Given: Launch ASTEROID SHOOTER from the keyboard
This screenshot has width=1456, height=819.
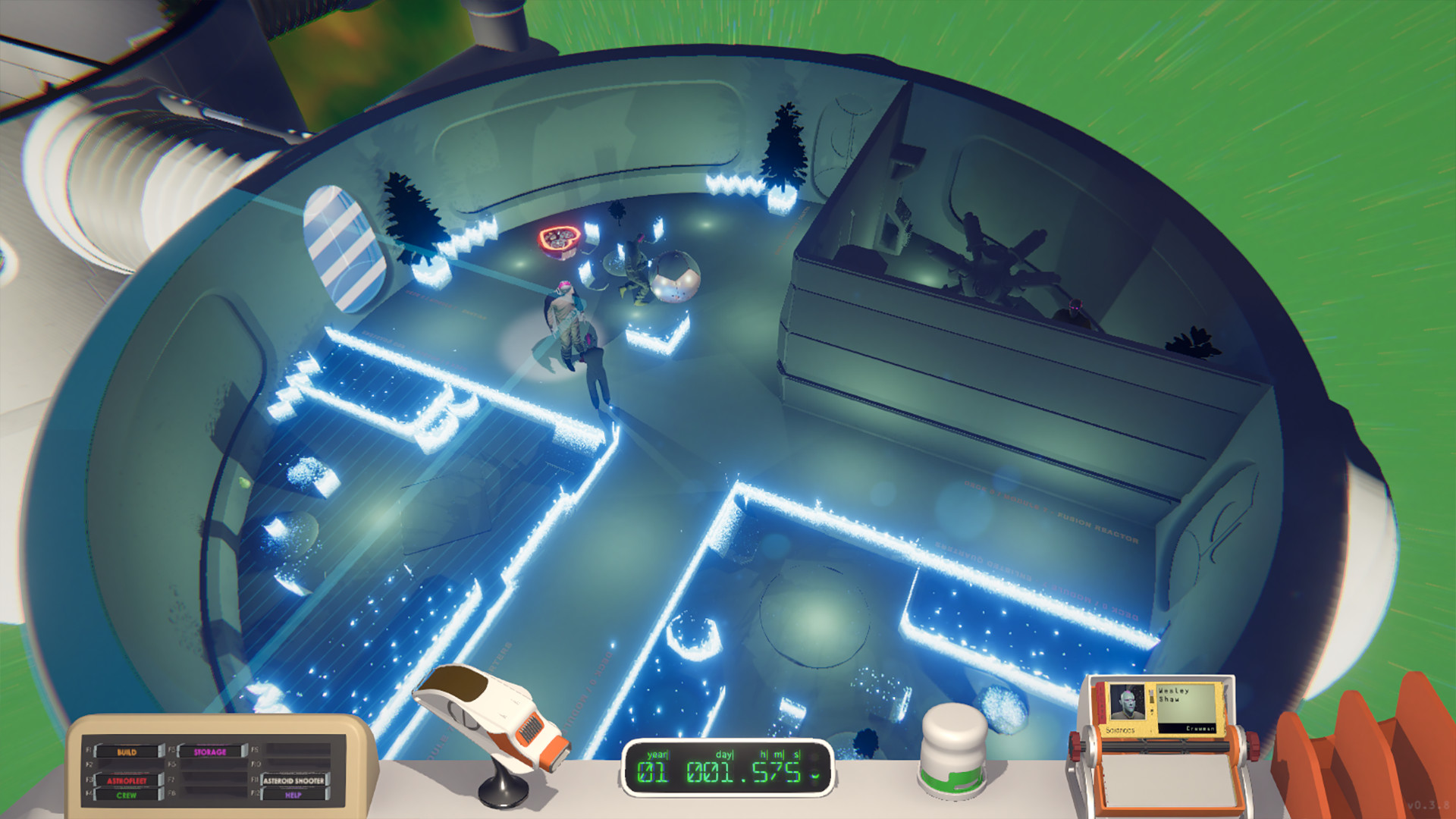Looking at the screenshot, I should point(294,781).
